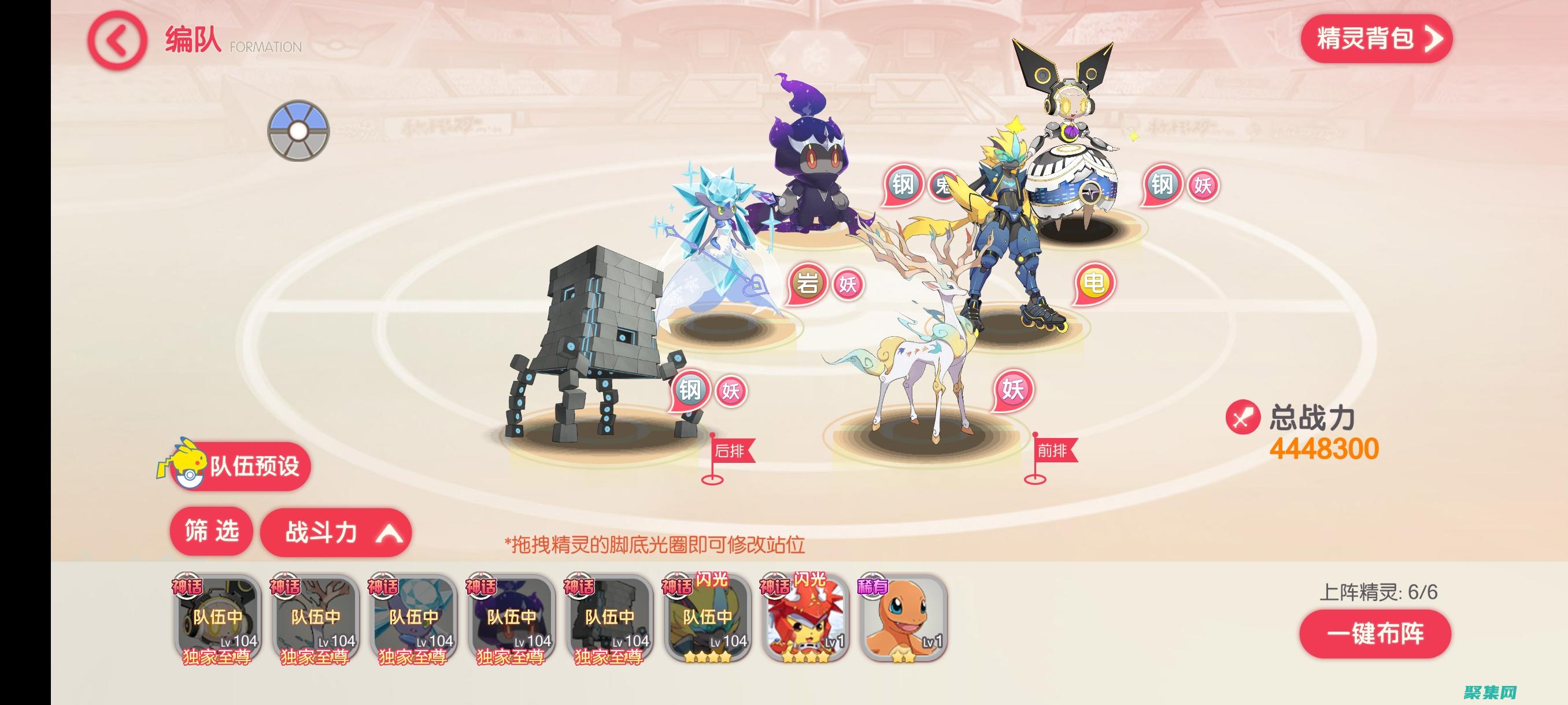Viewport: 1568px width, 705px height.
Task: Expand the 筛选 filter options
Action: [x=210, y=531]
